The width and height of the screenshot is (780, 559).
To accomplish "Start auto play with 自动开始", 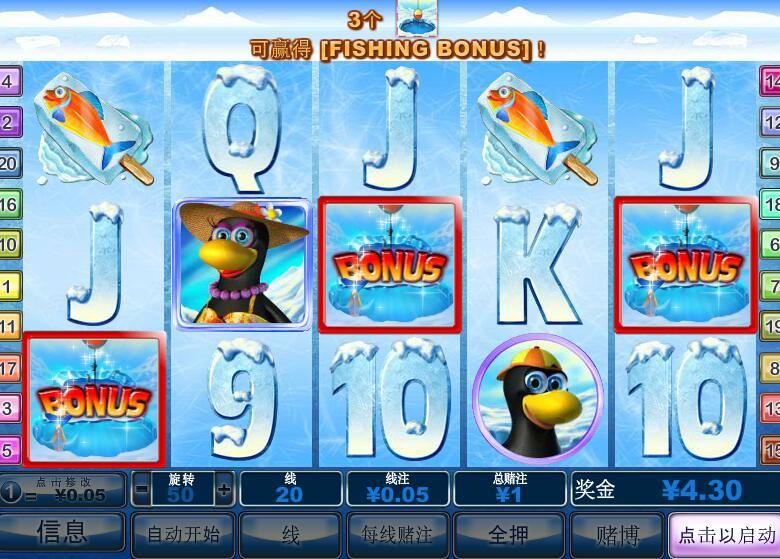I will 183,534.
